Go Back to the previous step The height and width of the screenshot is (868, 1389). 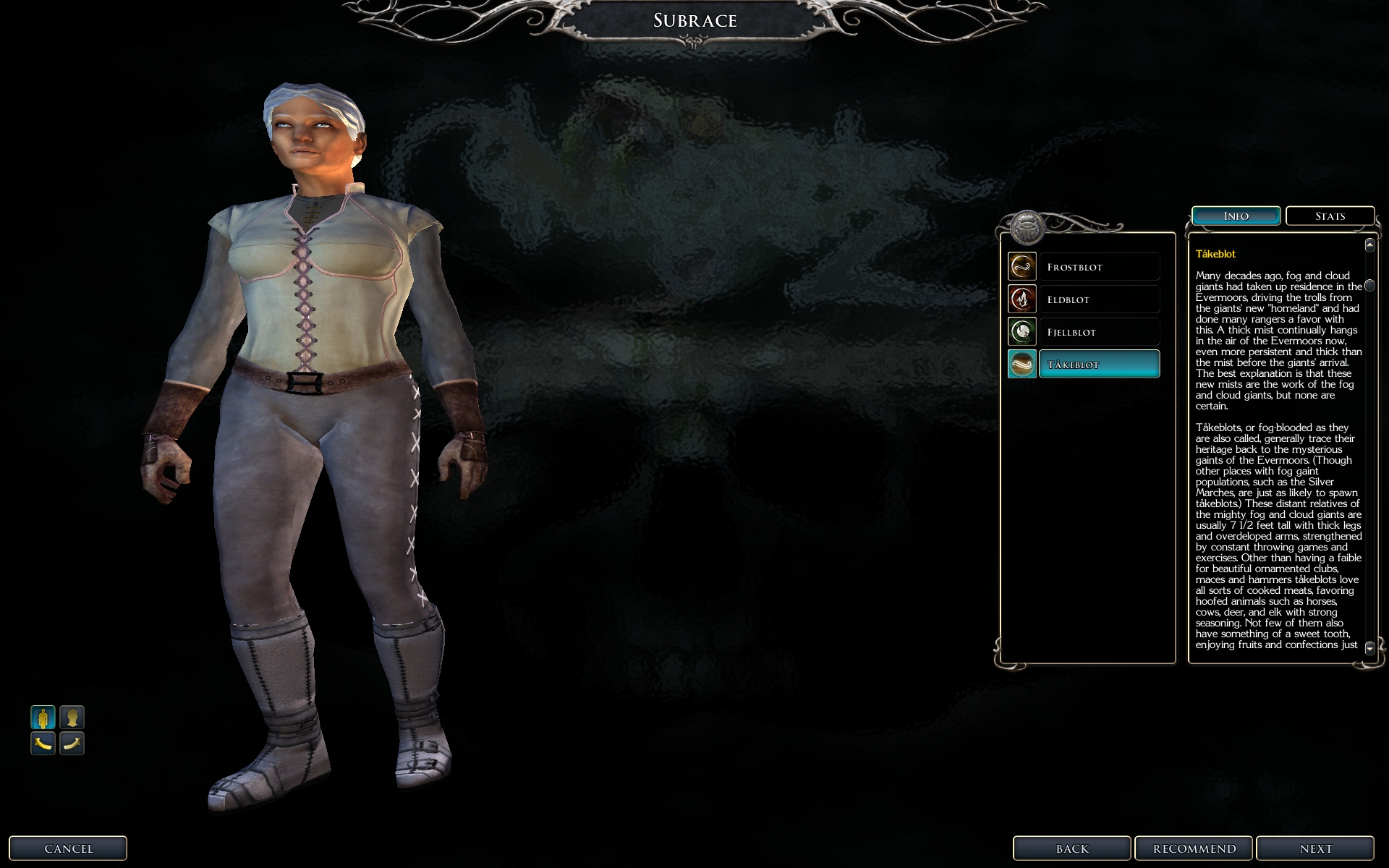(x=1071, y=848)
